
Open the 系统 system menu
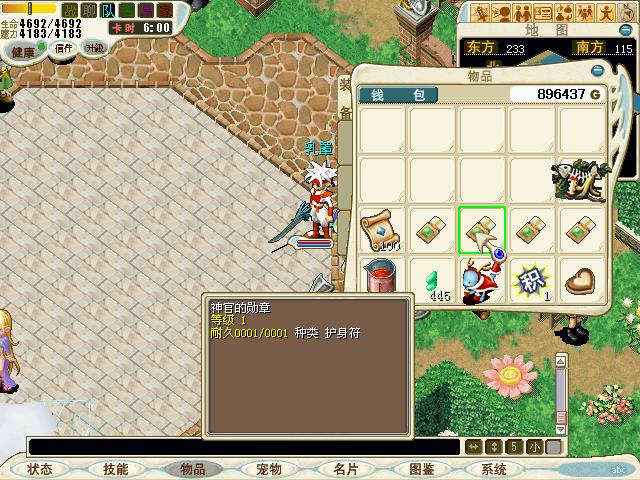coord(494,469)
